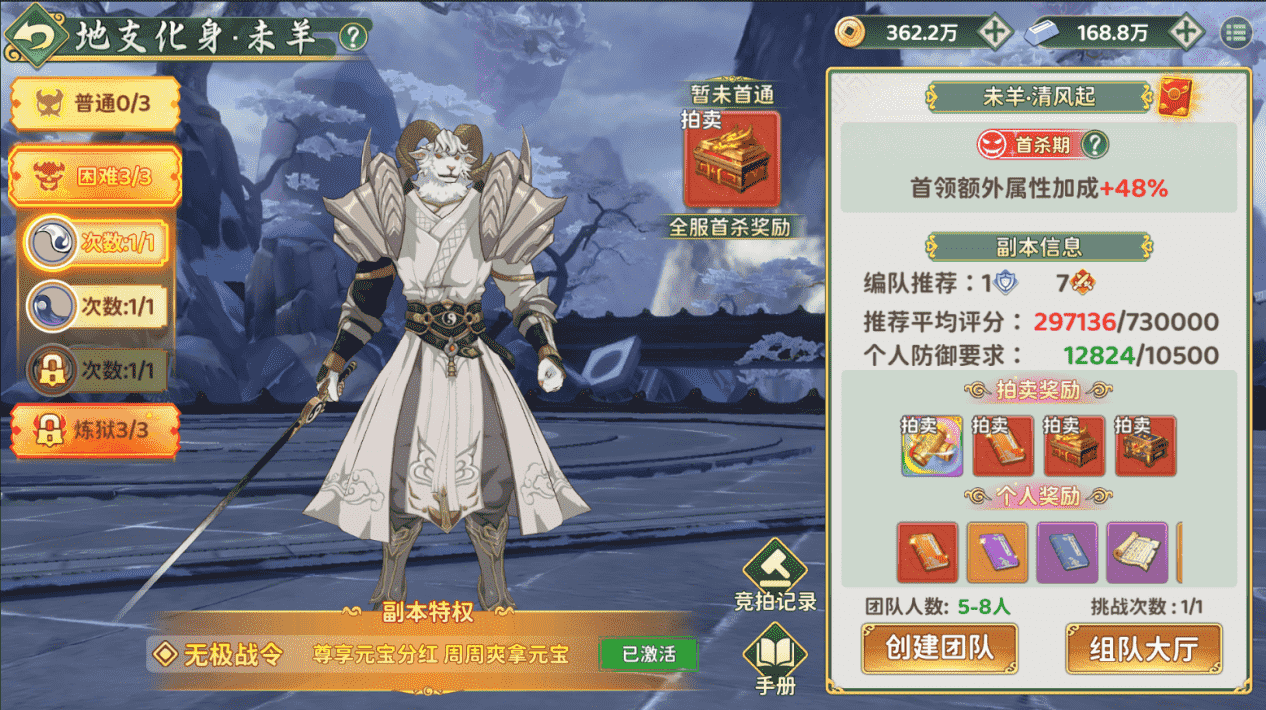Choose the 炼狱3/3 difficulty tab
Image resolution: width=1266 pixels, height=710 pixels.
(95, 431)
